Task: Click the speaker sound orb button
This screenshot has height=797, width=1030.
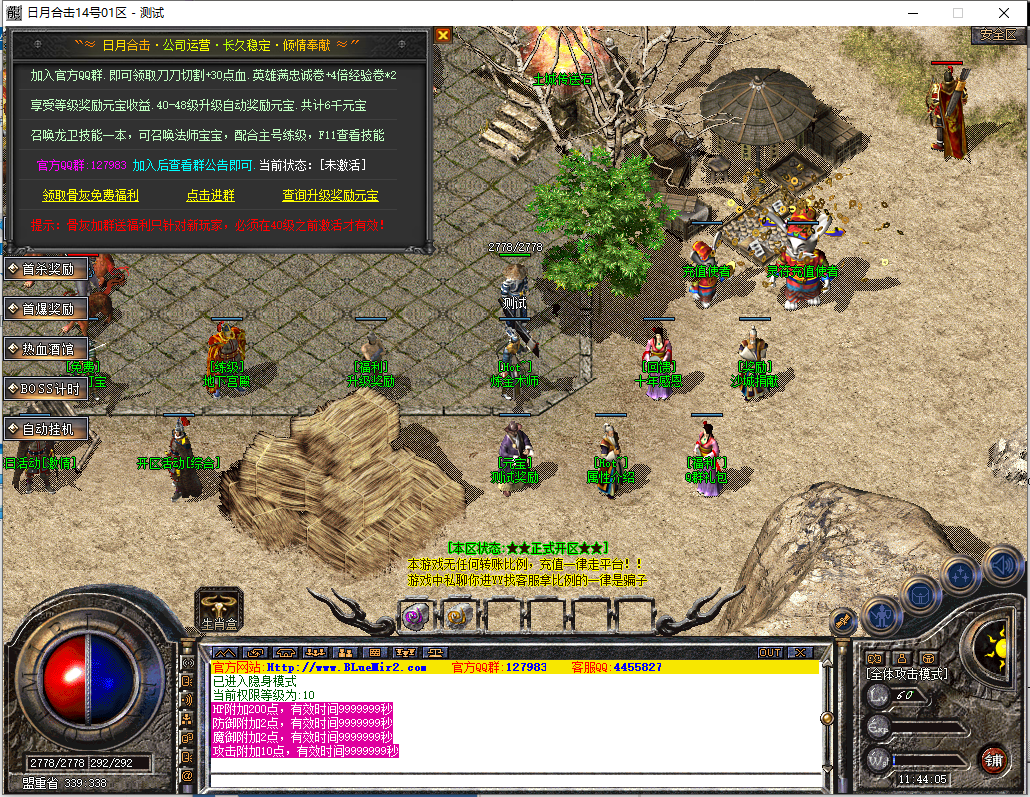Action: 1001,566
